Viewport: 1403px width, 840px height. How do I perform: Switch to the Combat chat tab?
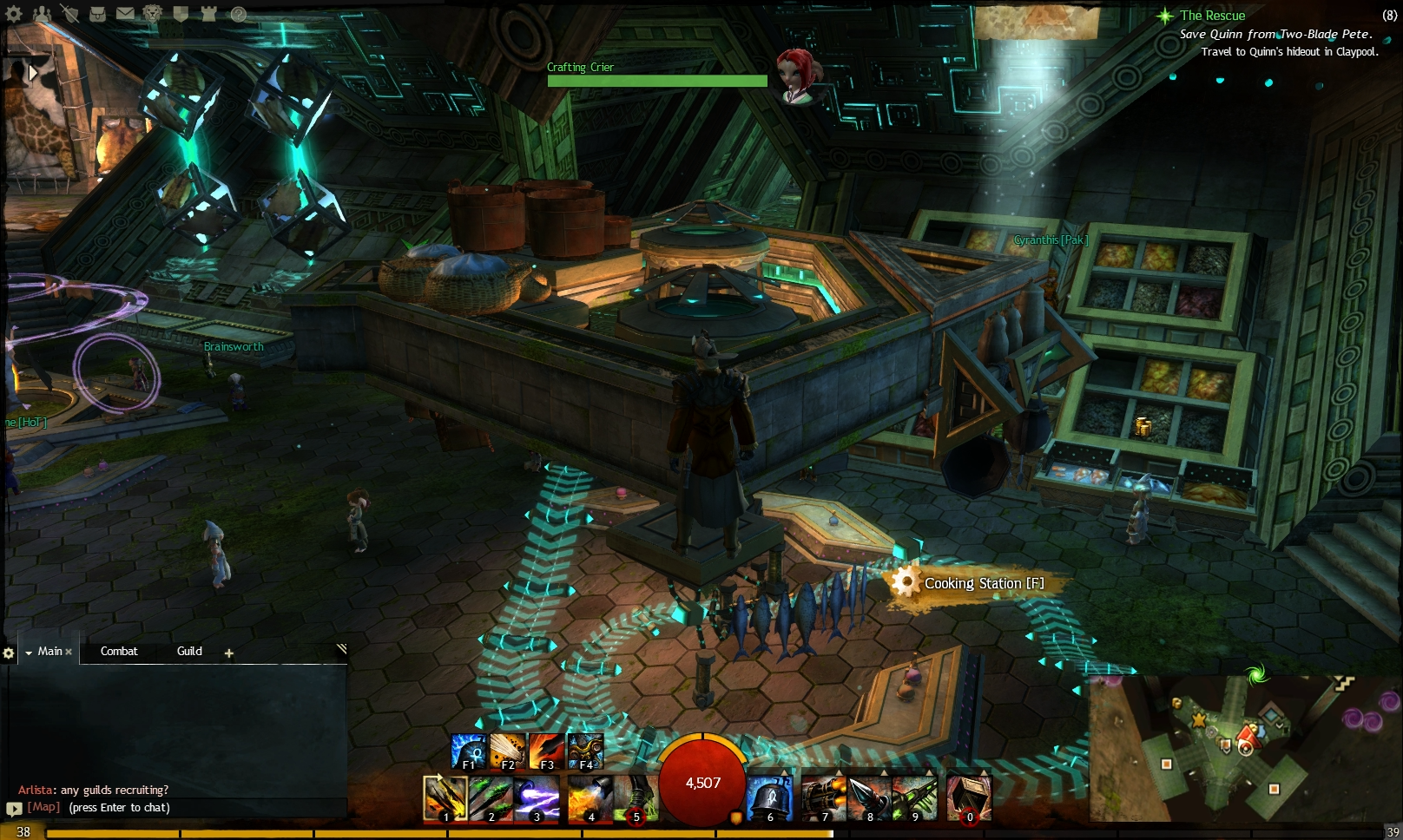pos(119,651)
